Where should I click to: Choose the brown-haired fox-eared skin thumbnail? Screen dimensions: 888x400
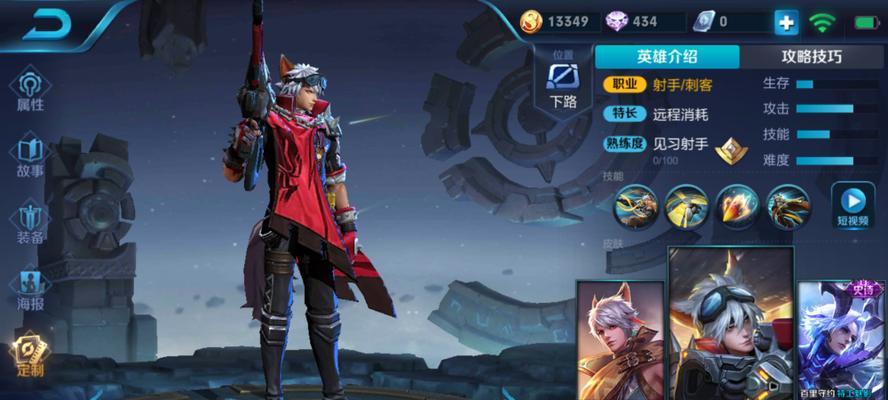pos(620,340)
